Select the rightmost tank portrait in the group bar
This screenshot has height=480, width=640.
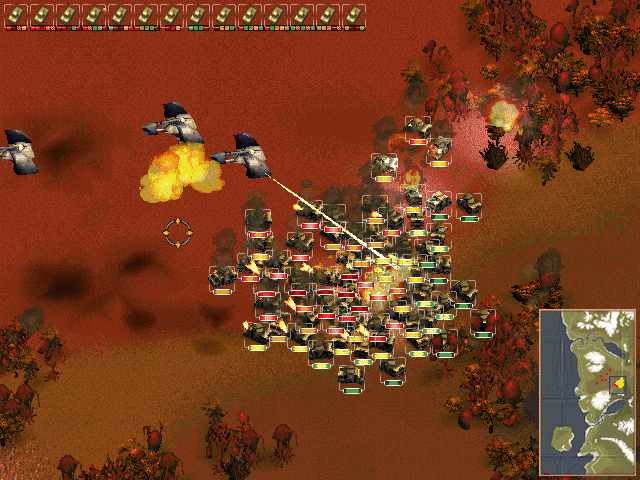(354, 14)
